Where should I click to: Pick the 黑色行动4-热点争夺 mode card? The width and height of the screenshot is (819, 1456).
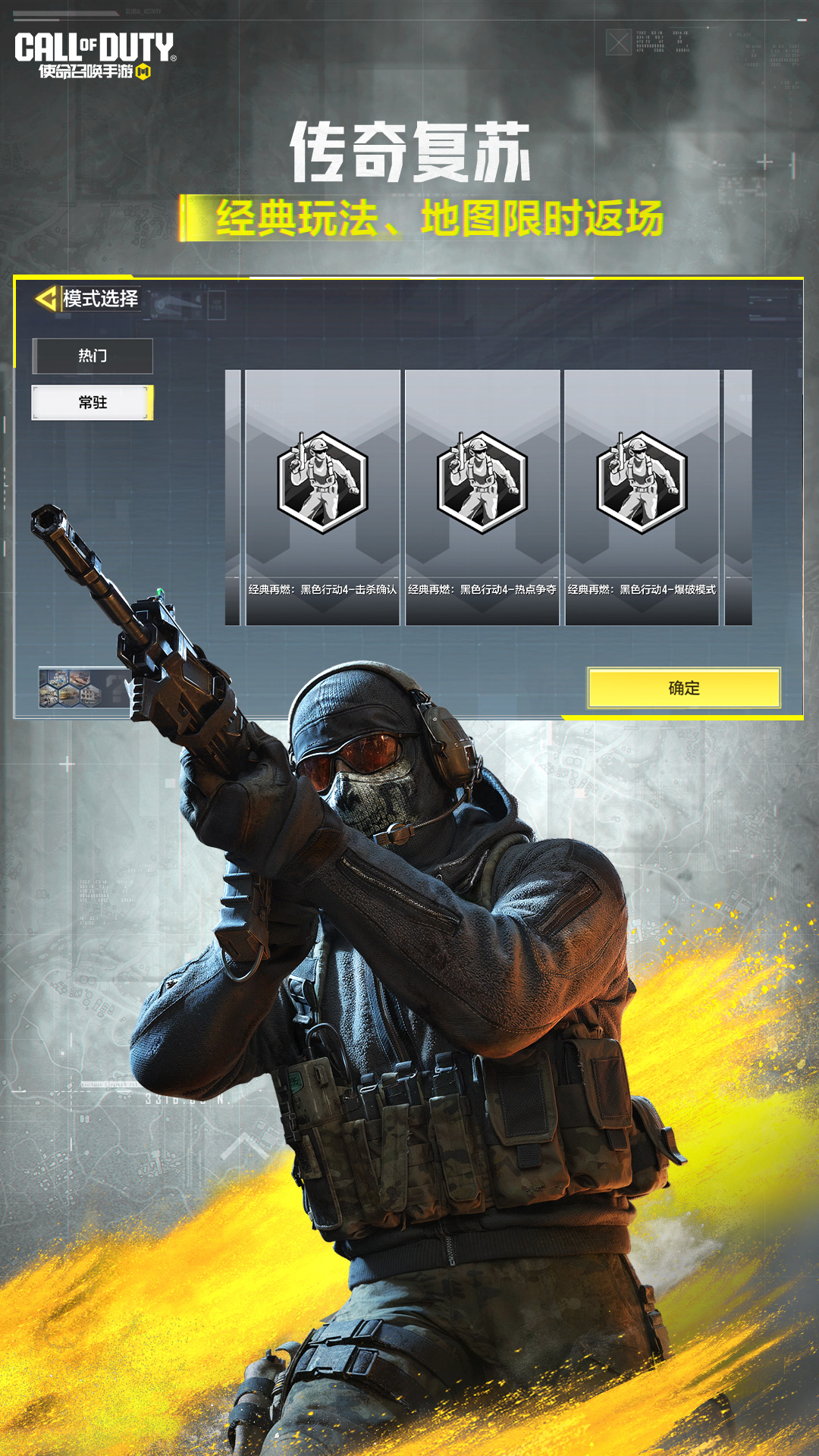[x=482, y=497]
